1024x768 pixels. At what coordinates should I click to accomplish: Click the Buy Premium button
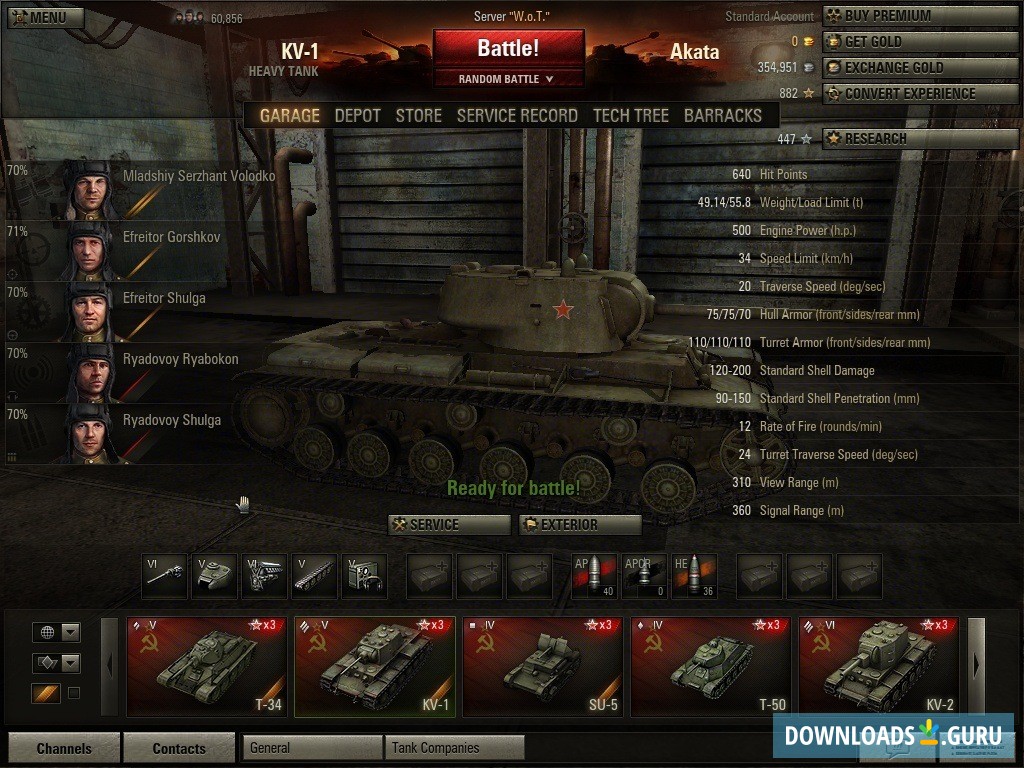(x=920, y=16)
